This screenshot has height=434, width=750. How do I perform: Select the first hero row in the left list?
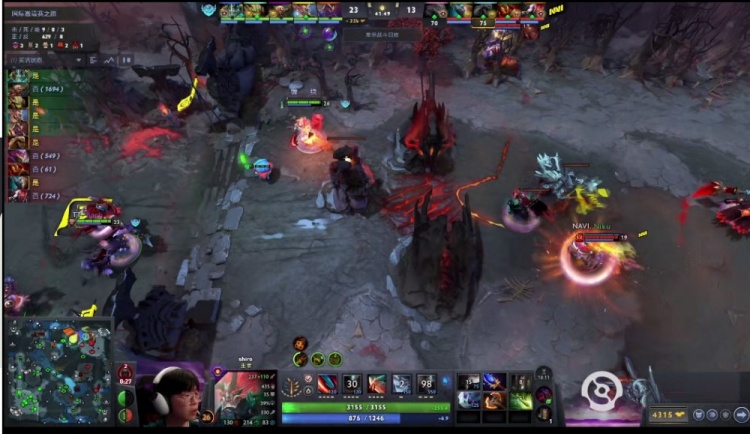pyautogui.click(x=18, y=75)
